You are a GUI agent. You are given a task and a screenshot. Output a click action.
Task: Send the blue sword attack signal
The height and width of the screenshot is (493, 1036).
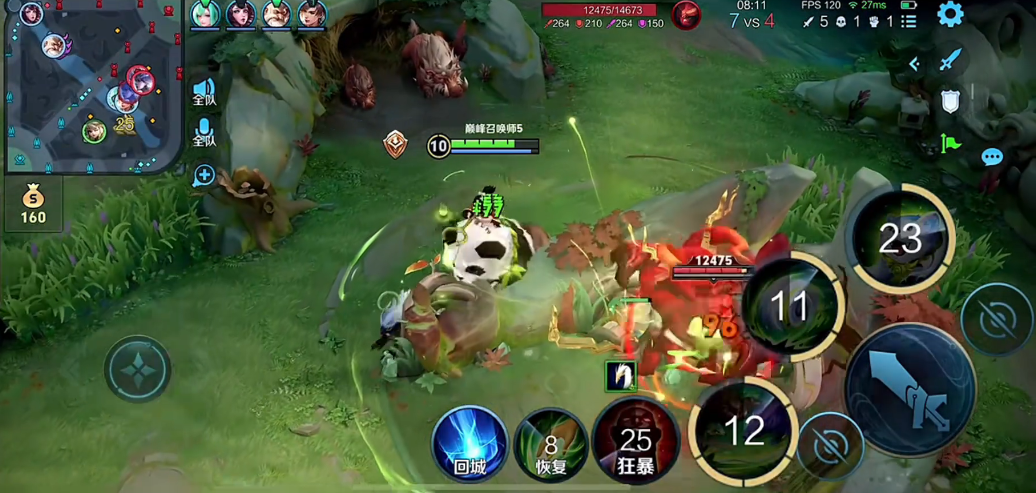(x=950, y=62)
